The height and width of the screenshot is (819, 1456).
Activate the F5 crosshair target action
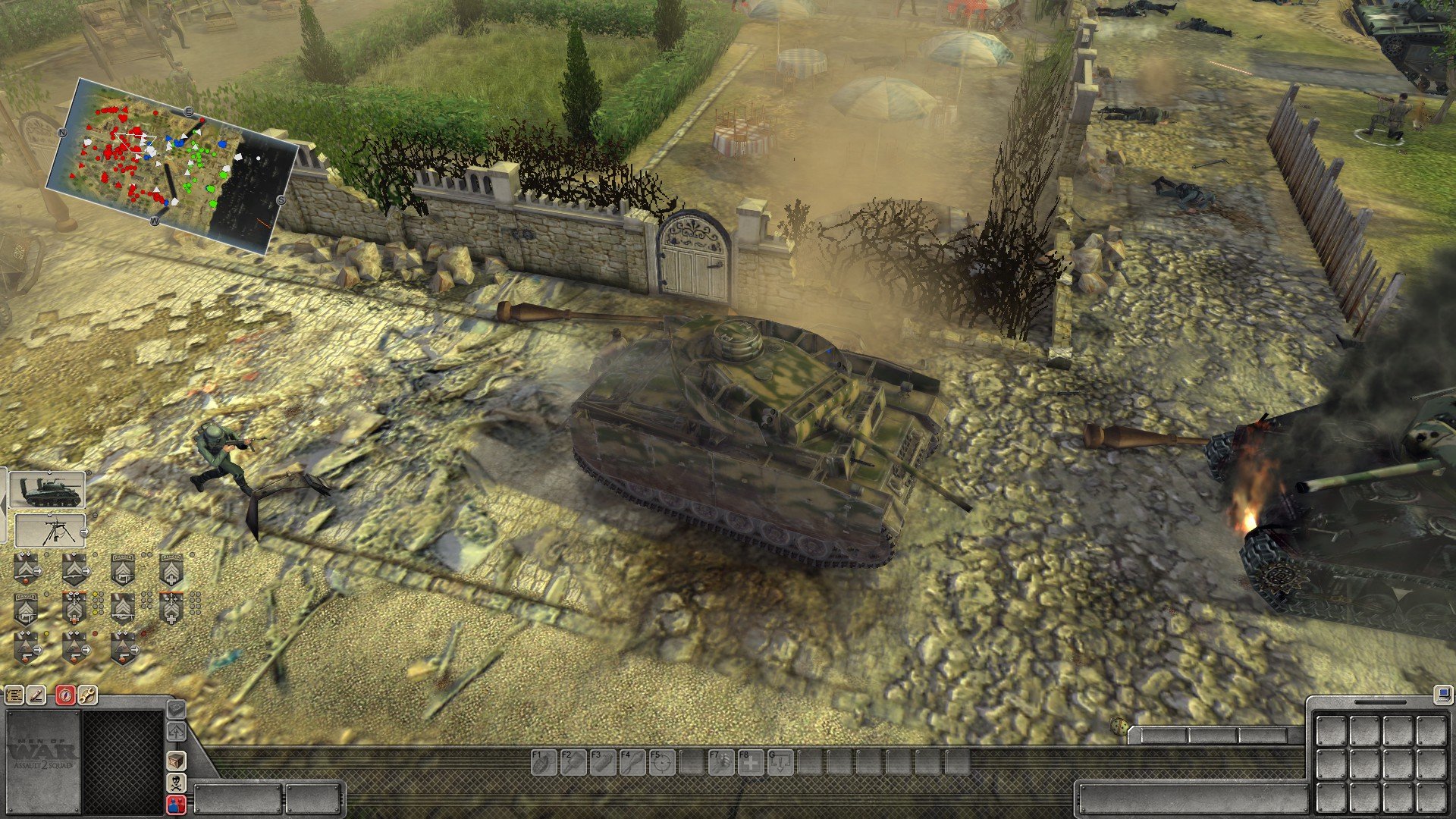click(661, 762)
